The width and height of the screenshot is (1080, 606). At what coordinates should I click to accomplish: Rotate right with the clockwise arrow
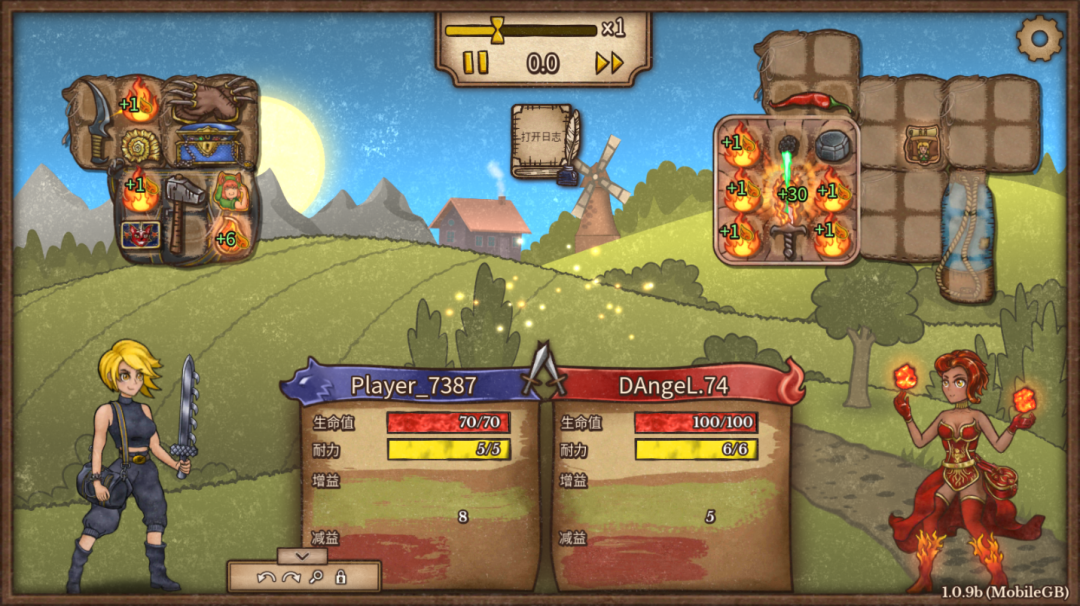click(291, 577)
